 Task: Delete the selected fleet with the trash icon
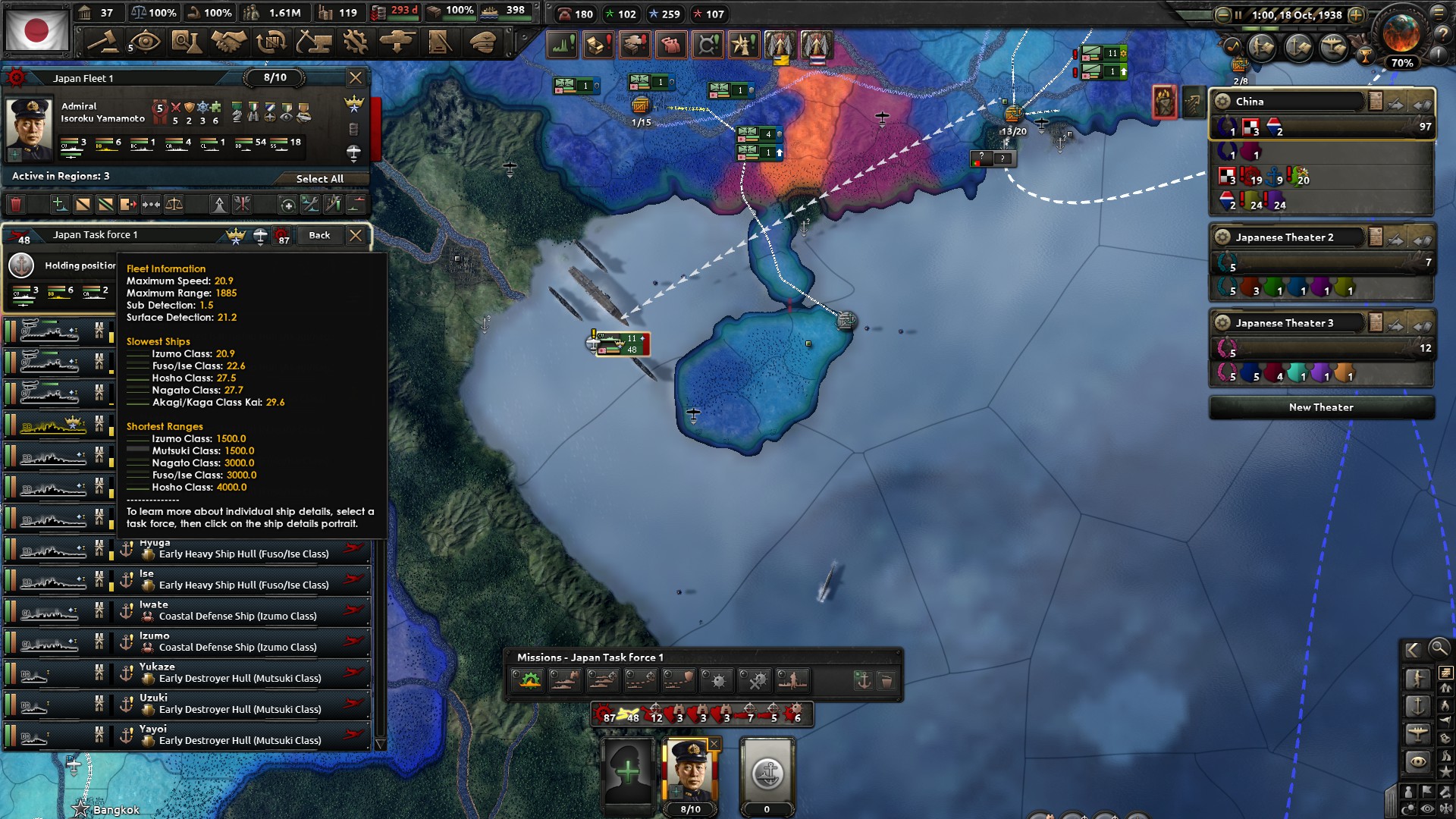coord(14,204)
